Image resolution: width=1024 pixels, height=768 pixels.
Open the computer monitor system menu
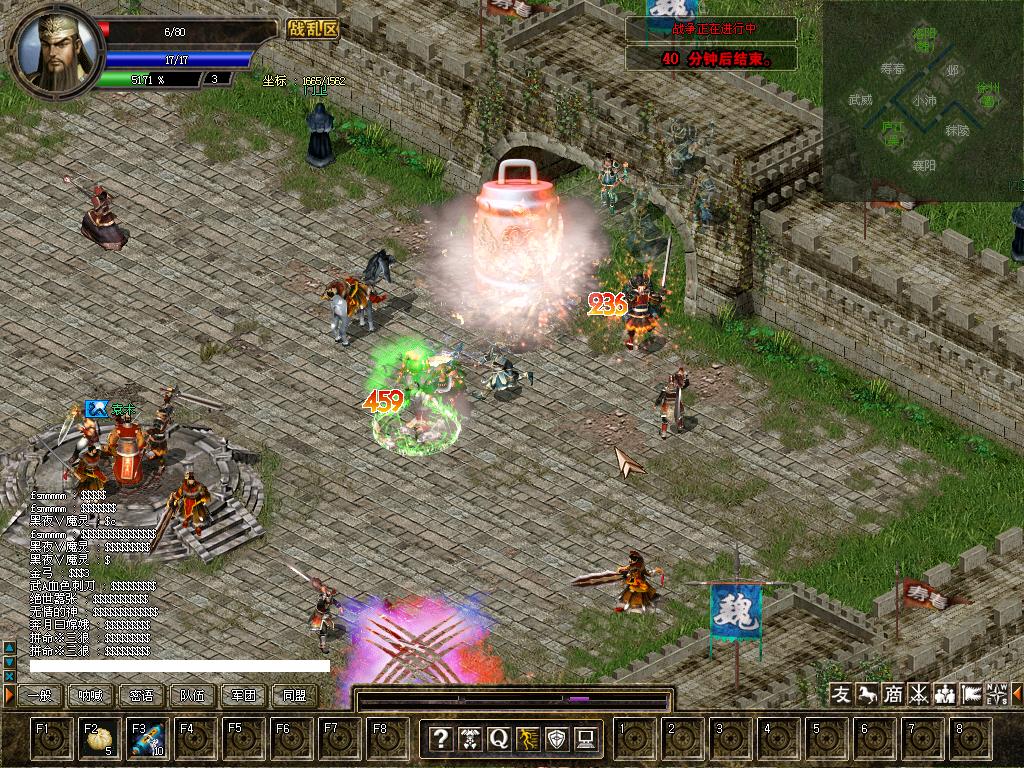click(x=586, y=739)
